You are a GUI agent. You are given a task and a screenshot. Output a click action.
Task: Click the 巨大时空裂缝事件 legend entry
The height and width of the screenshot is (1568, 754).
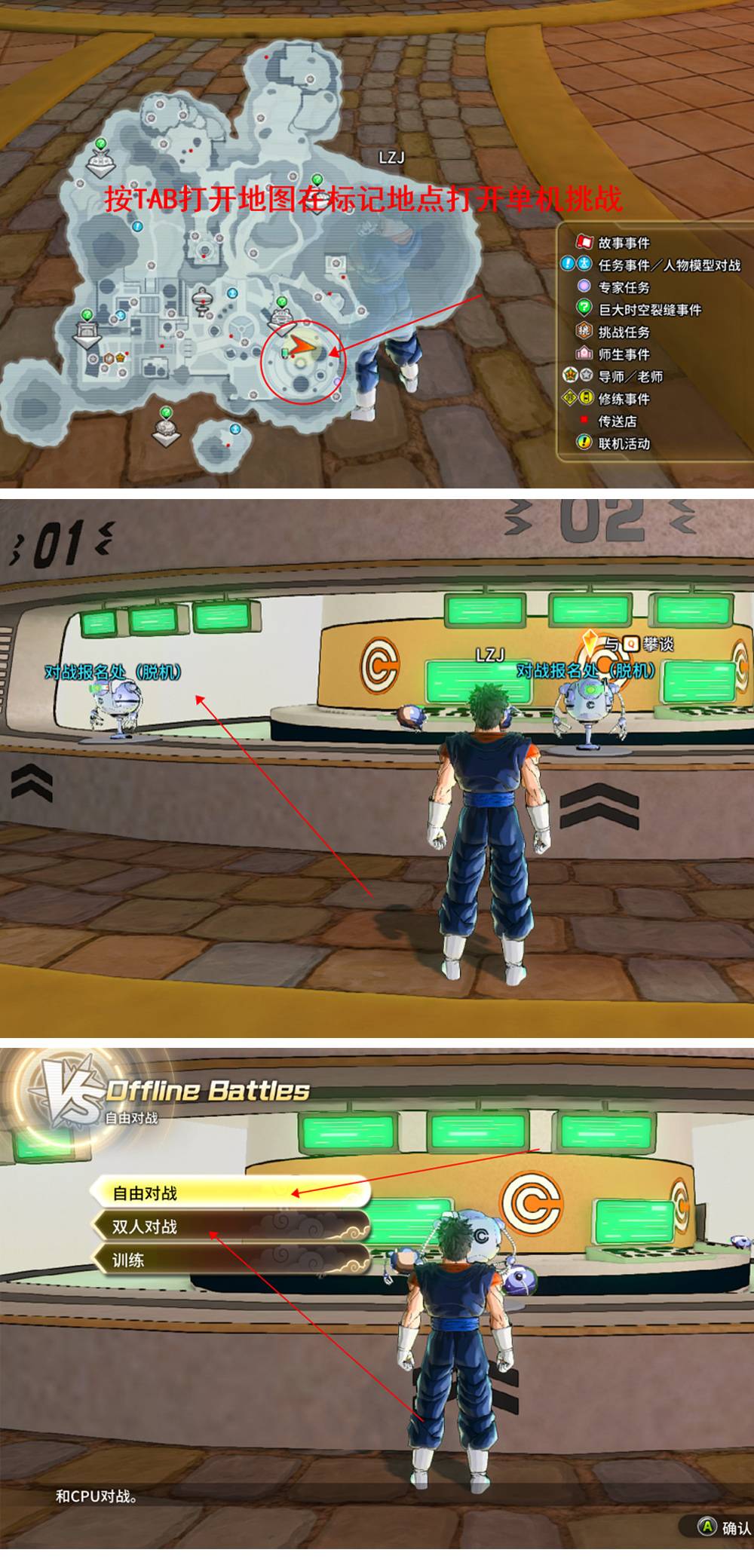pyautogui.click(x=649, y=310)
